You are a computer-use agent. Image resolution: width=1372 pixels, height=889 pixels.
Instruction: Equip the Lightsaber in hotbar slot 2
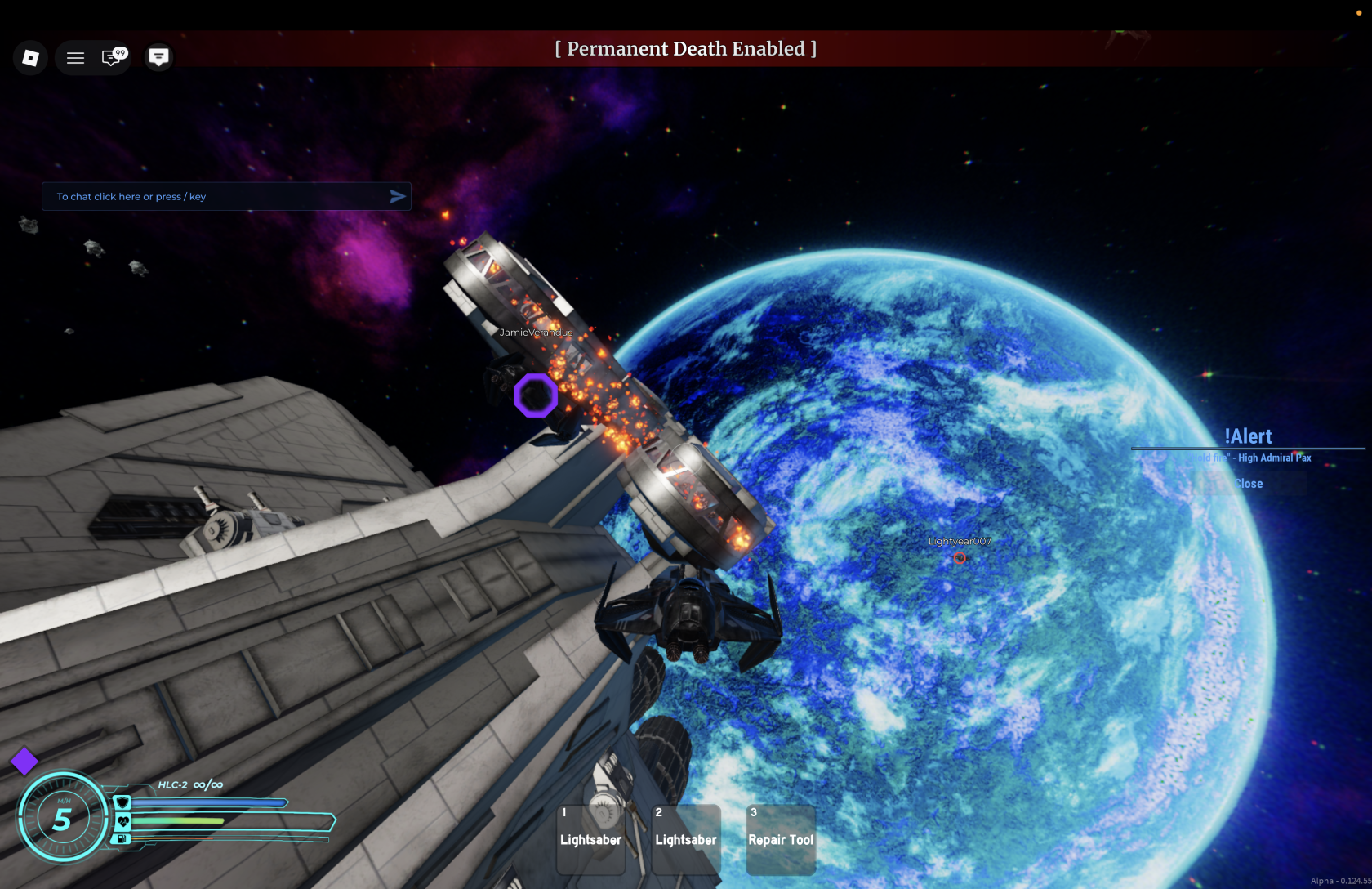click(x=686, y=839)
